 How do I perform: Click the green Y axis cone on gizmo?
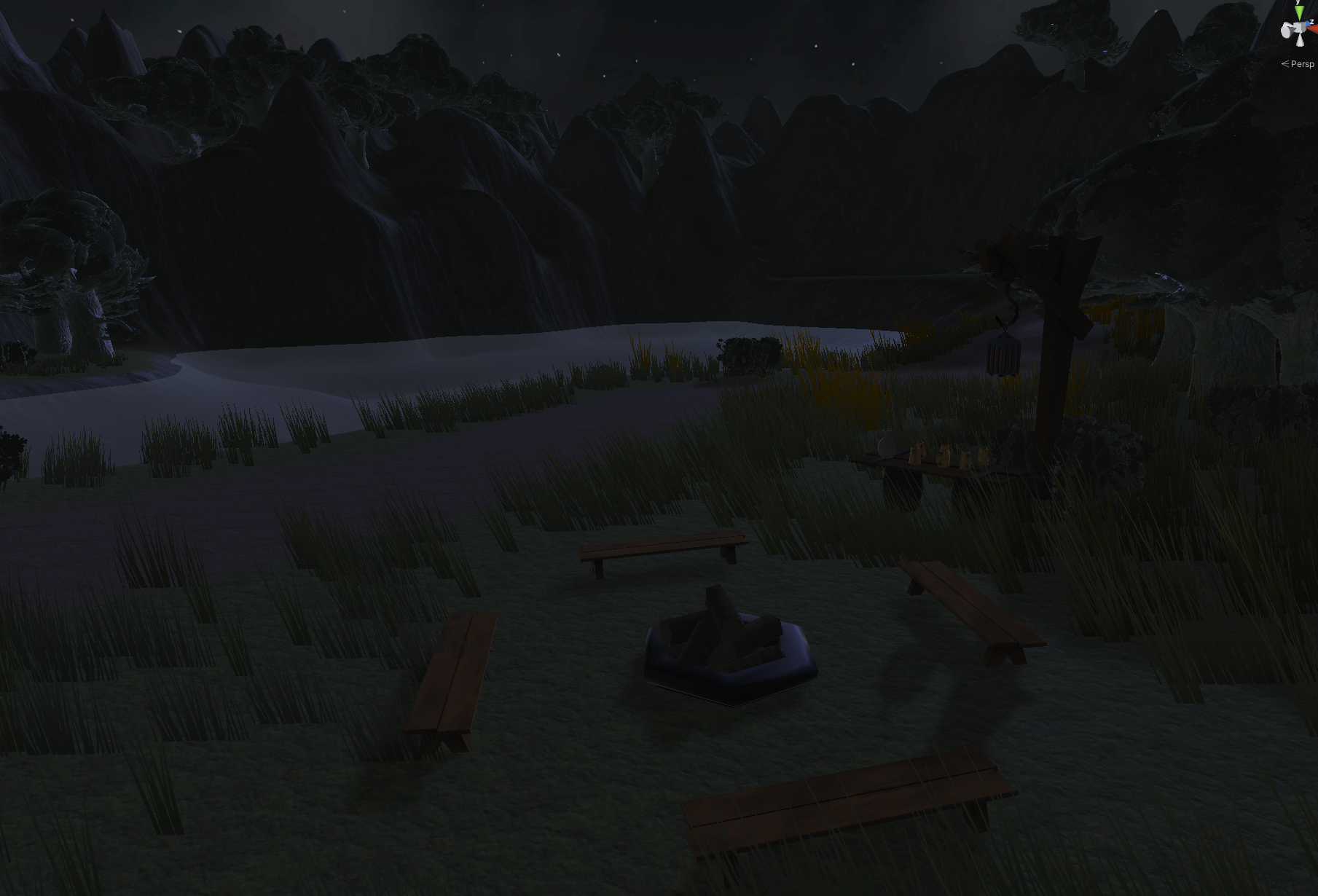(x=1299, y=12)
